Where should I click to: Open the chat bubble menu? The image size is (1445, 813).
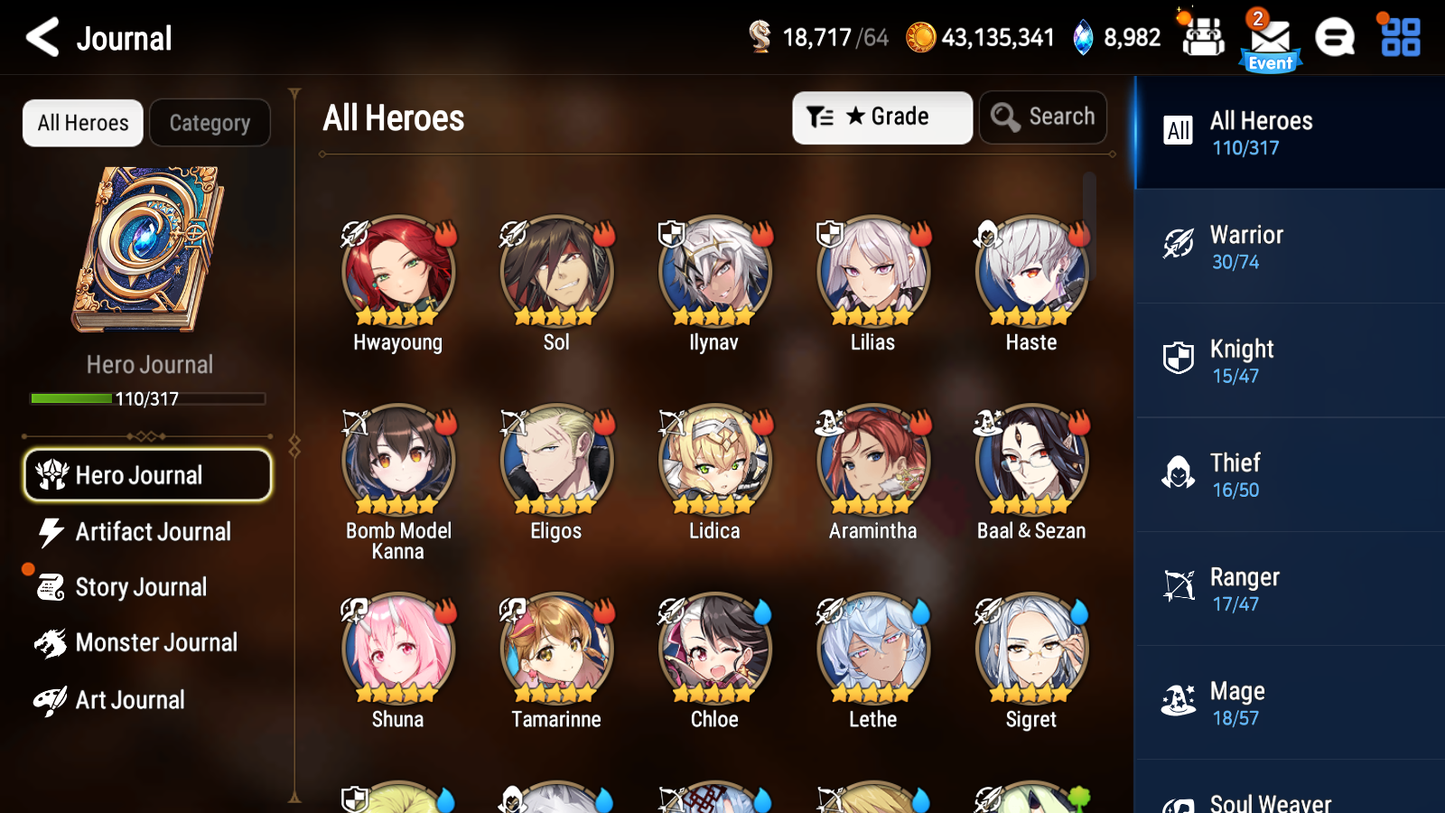pyautogui.click(x=1334, y=36)
